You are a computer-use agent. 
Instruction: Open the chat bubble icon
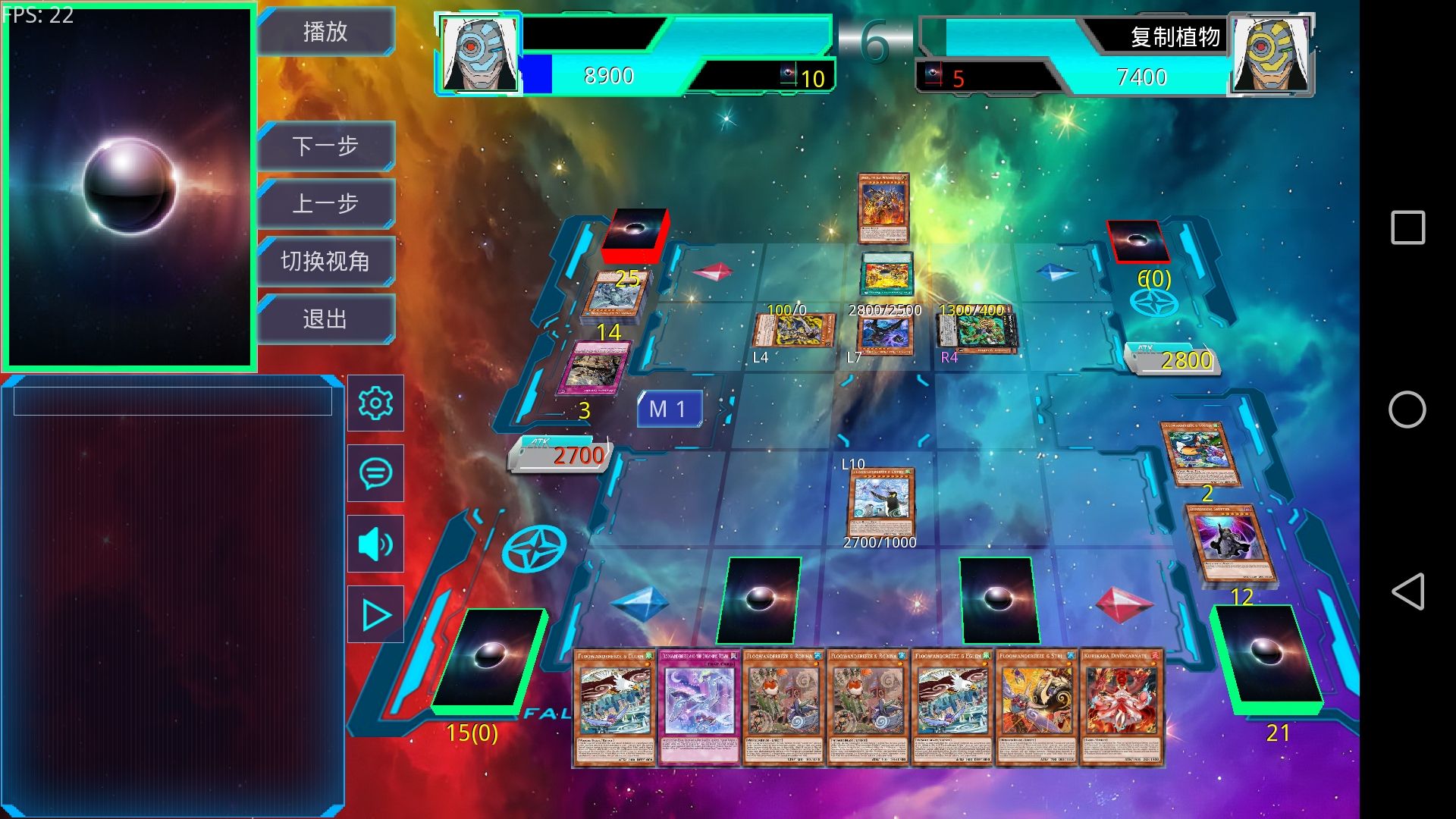click(375, 473)
